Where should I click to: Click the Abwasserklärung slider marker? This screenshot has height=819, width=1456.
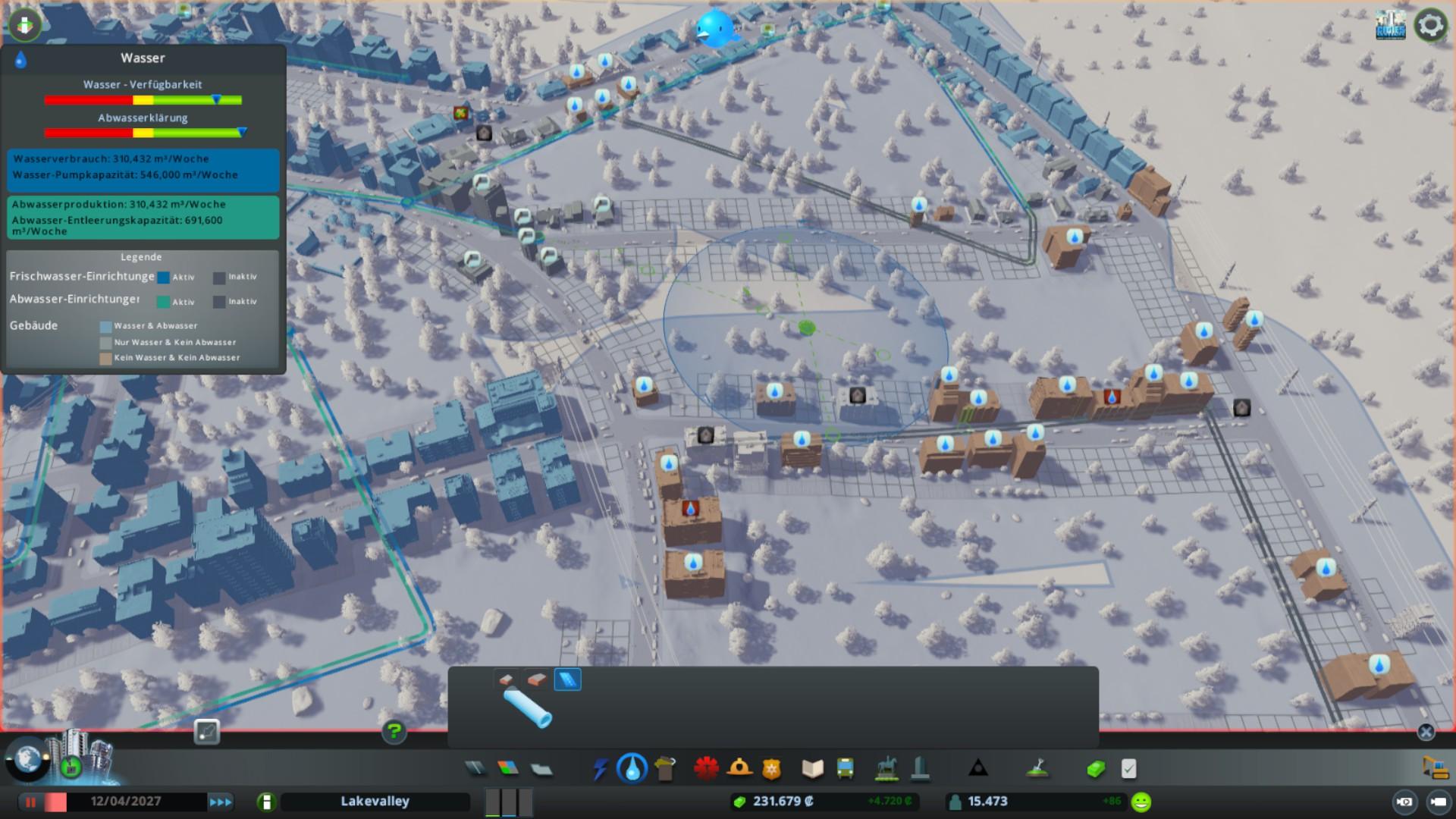click(x=242, y=132)
